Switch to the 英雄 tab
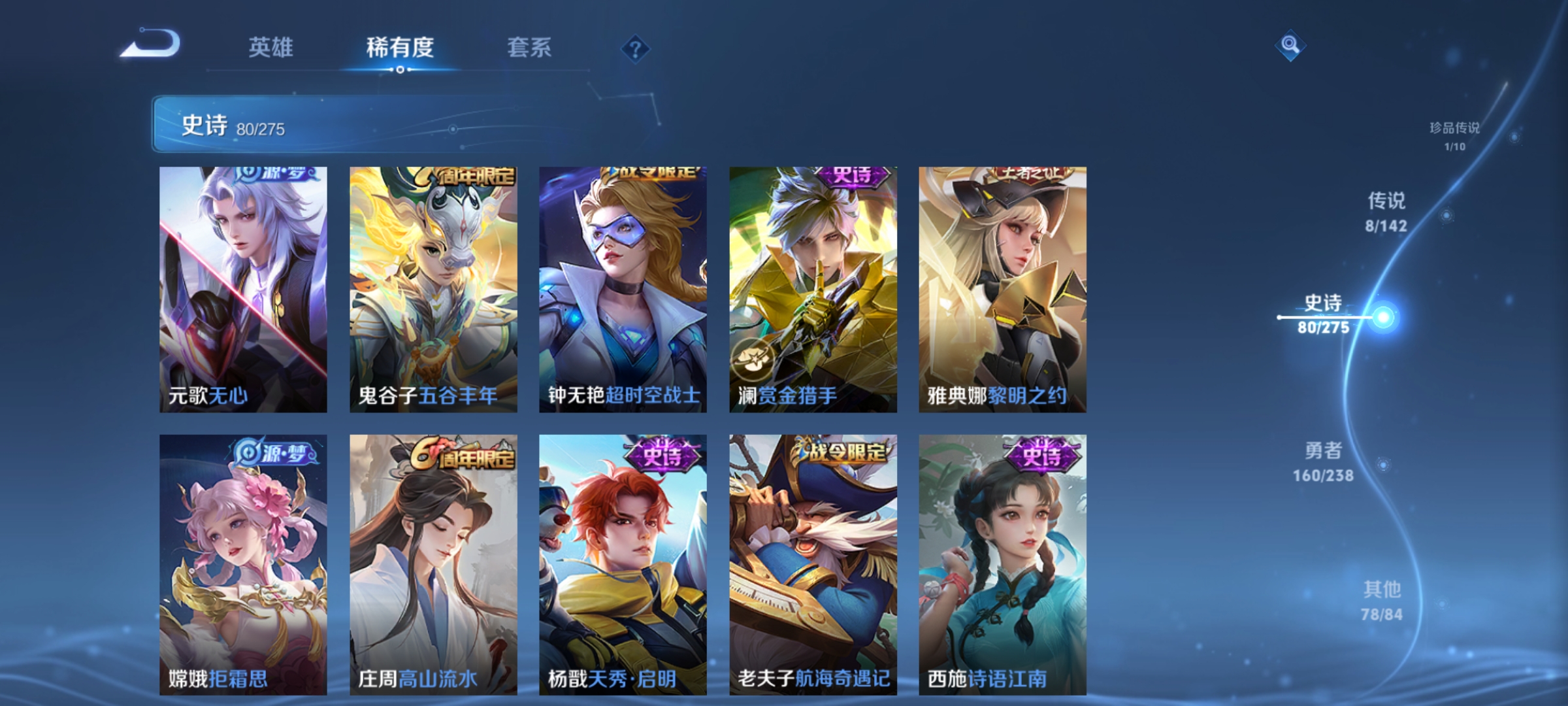 272,47
